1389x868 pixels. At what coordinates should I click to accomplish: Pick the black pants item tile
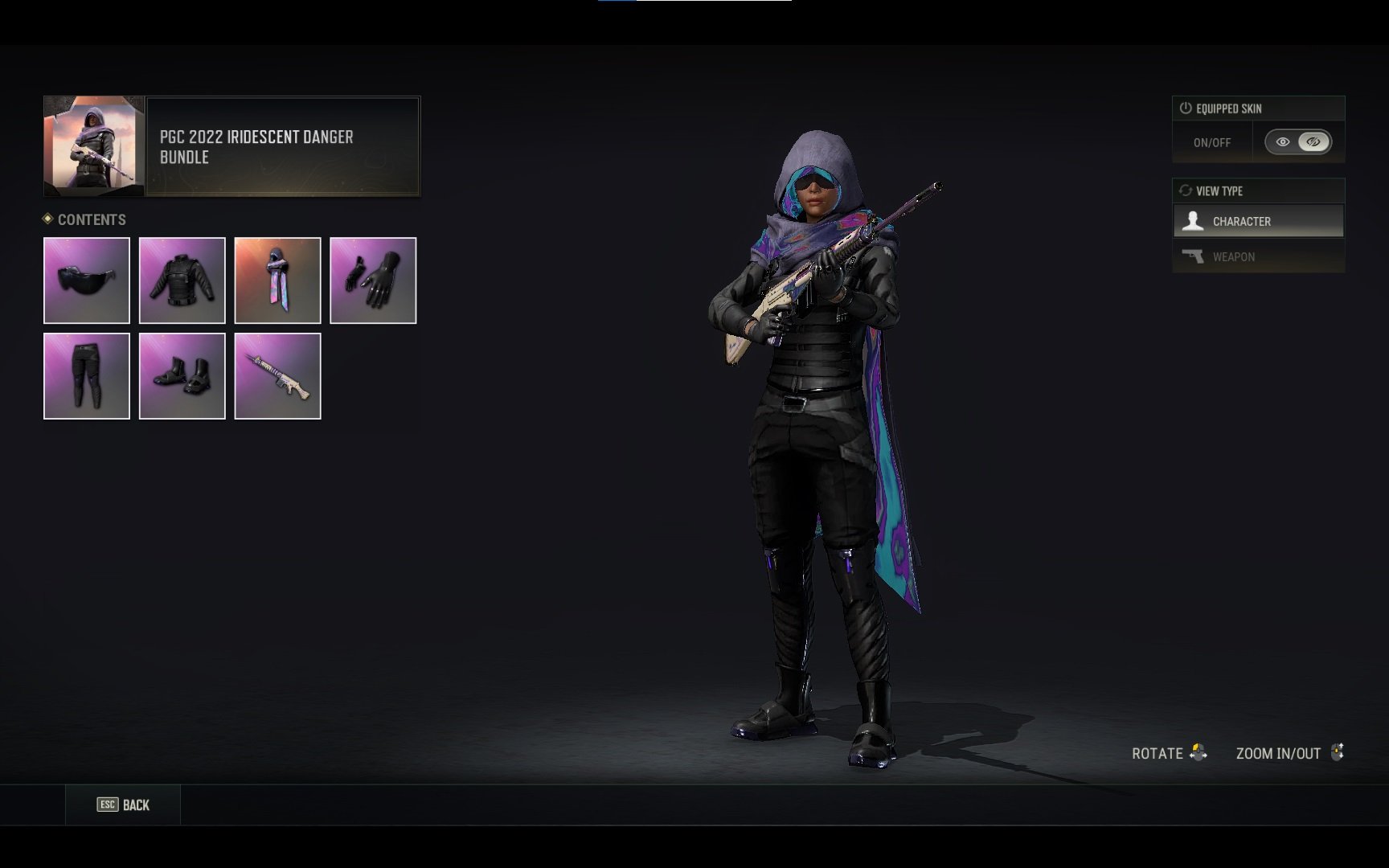tap(87, 376)
